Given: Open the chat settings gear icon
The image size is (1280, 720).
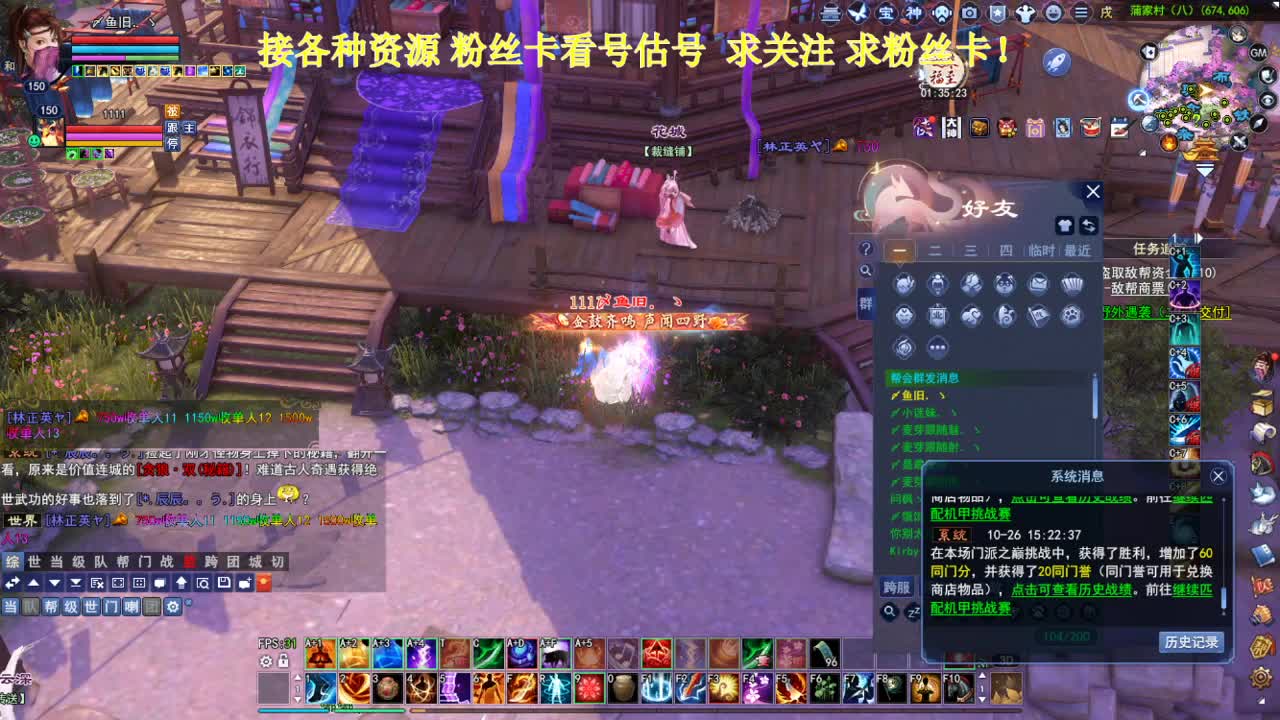Looking at the screenshot, I should click(x=172, y=607).
